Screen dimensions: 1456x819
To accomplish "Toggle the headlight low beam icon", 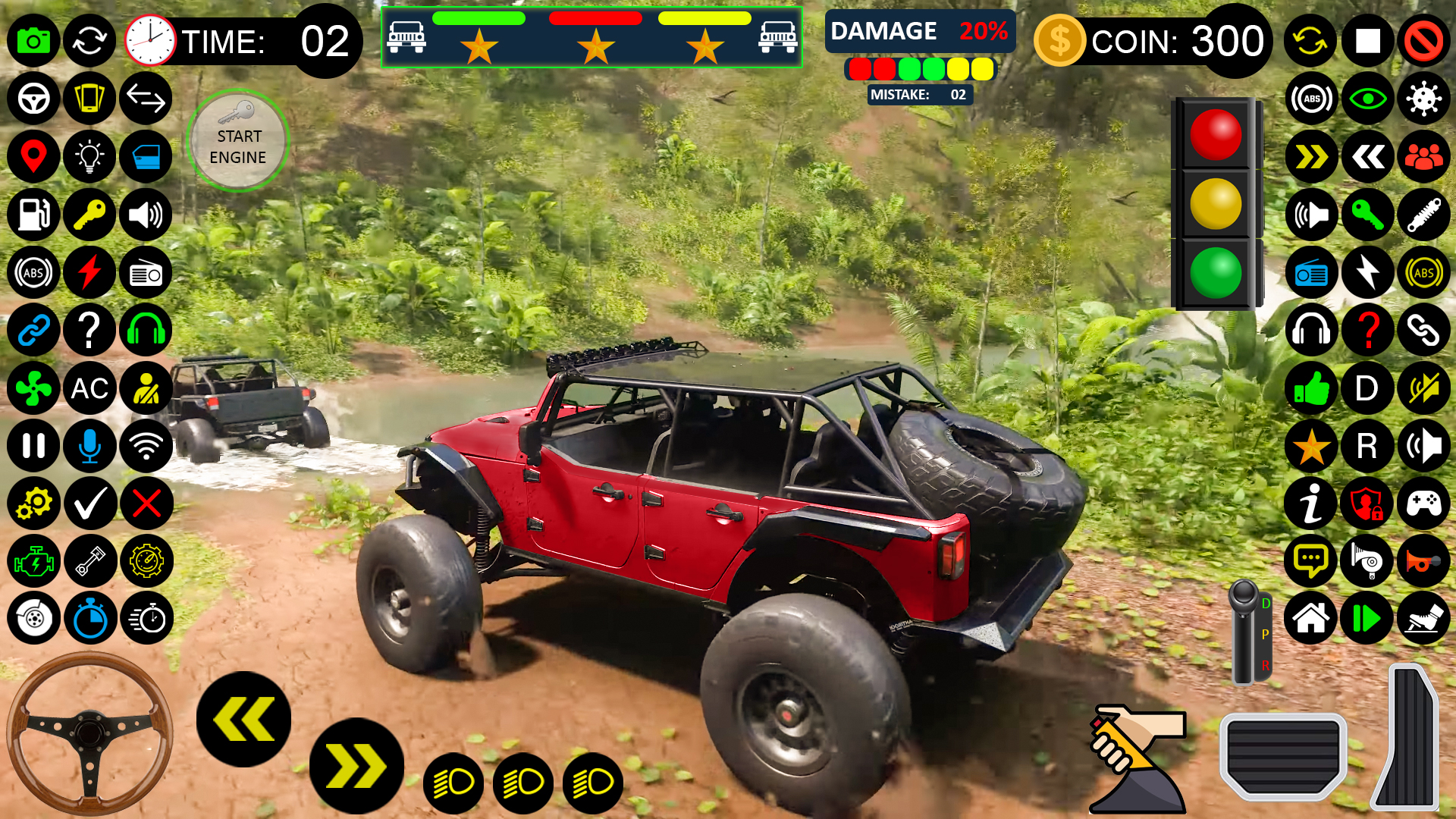I will click(453, 782).
